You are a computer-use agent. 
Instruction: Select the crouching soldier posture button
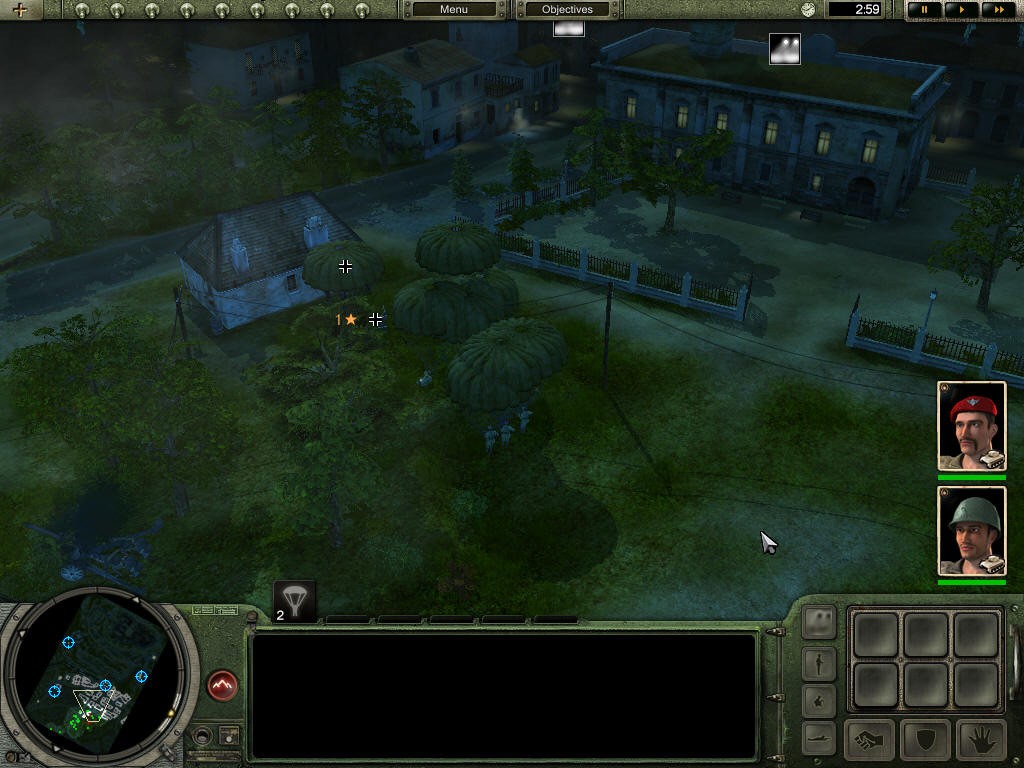pyautogui.click(x=820, y=700)
